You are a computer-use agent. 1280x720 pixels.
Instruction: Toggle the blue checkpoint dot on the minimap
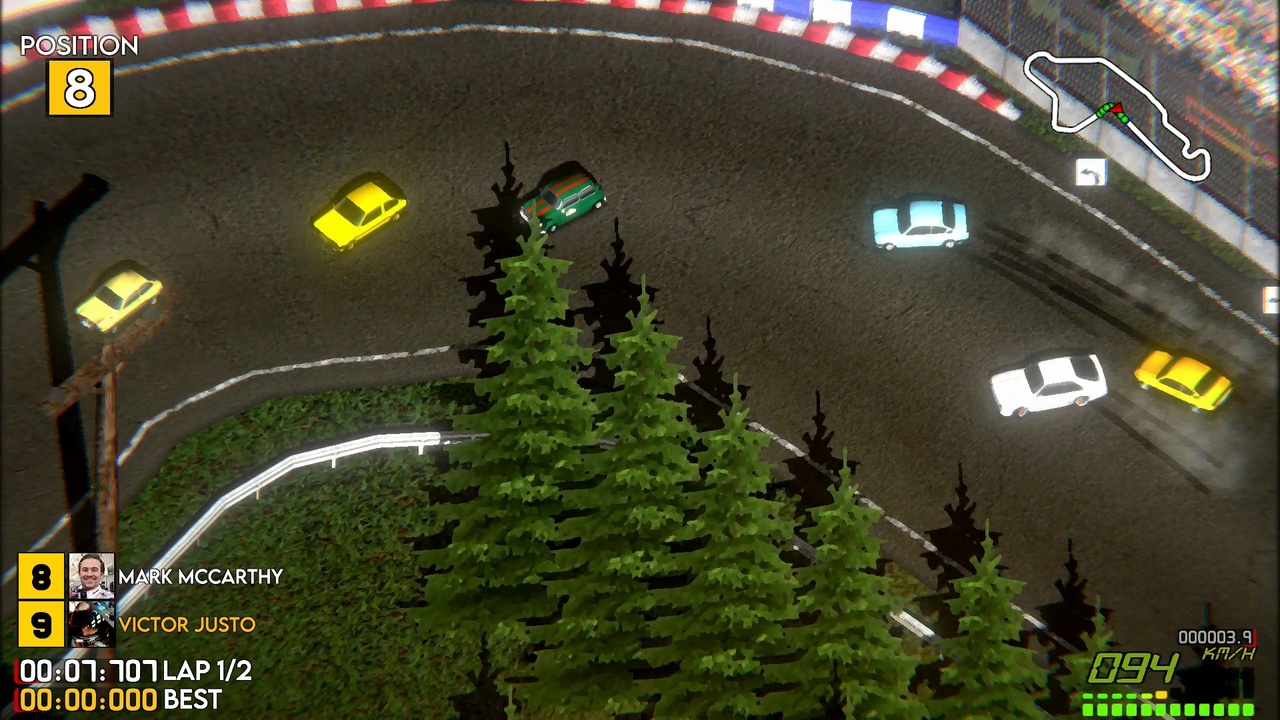1127,120
